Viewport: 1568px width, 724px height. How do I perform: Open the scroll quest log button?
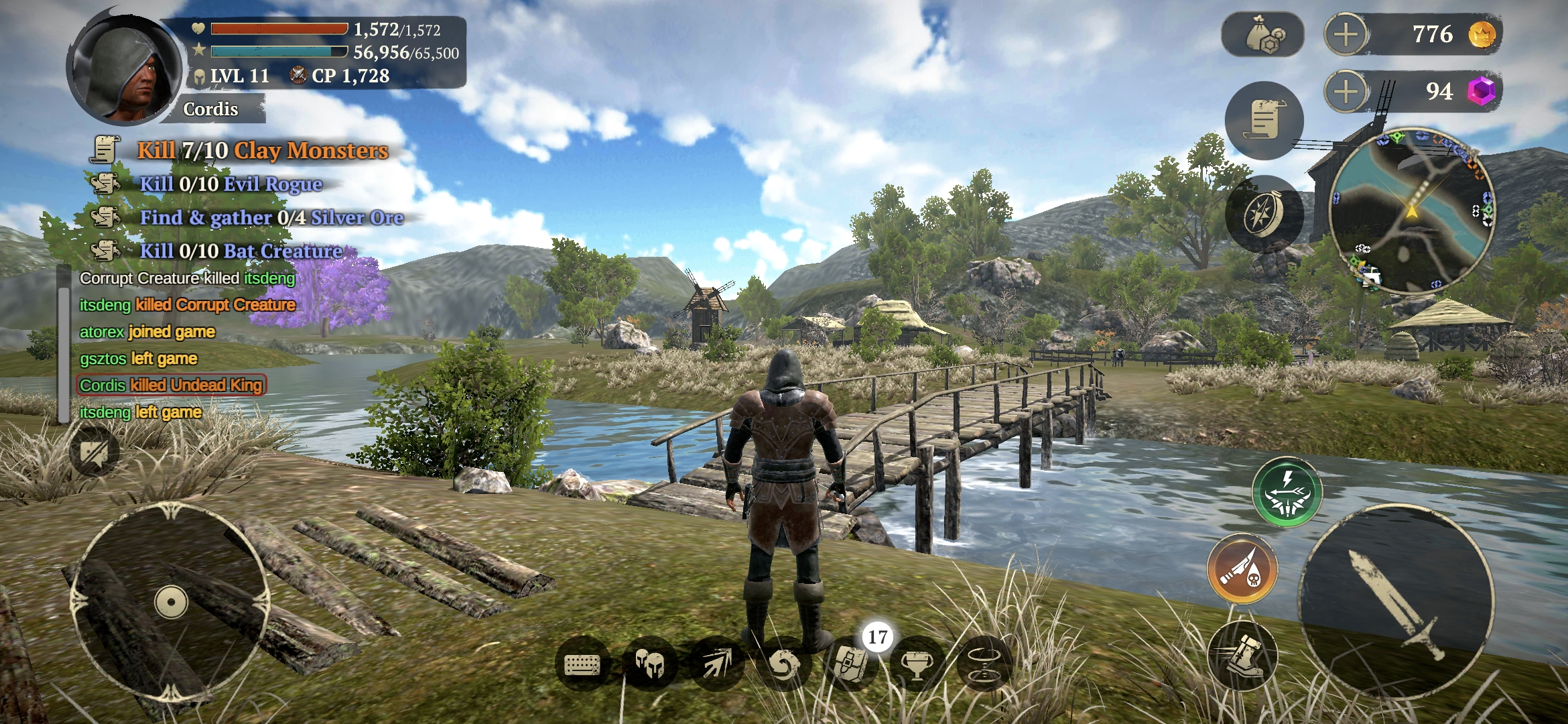coord(1264,121)
